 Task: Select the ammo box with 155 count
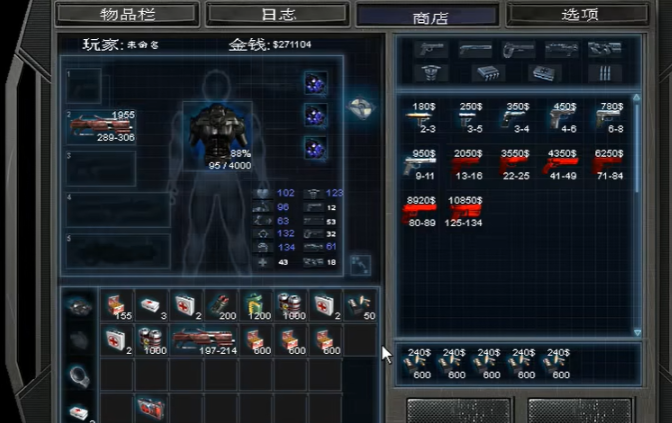(x=118, y=304)
